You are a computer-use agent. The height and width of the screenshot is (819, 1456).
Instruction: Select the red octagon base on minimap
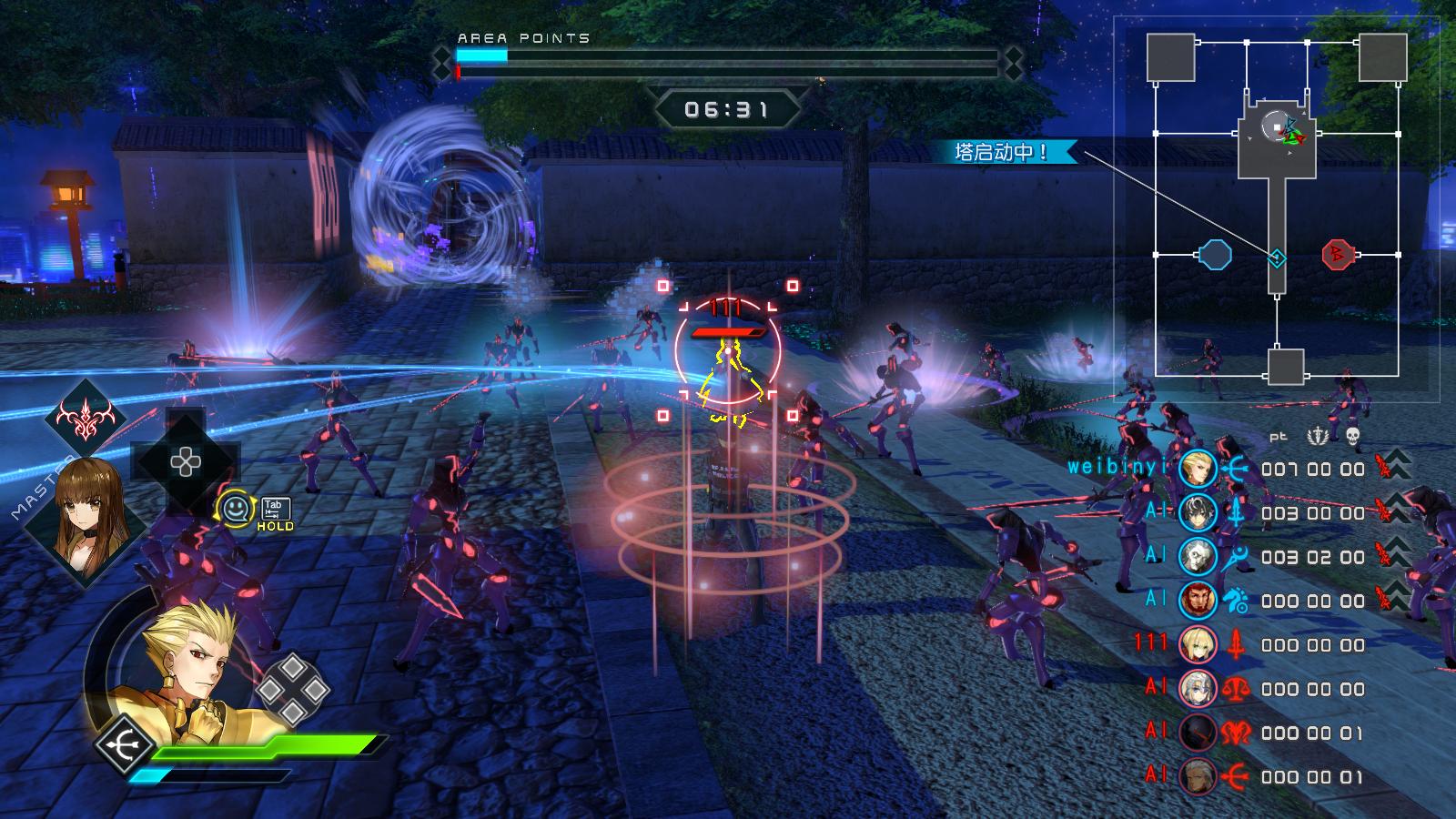pos(1338,254)
